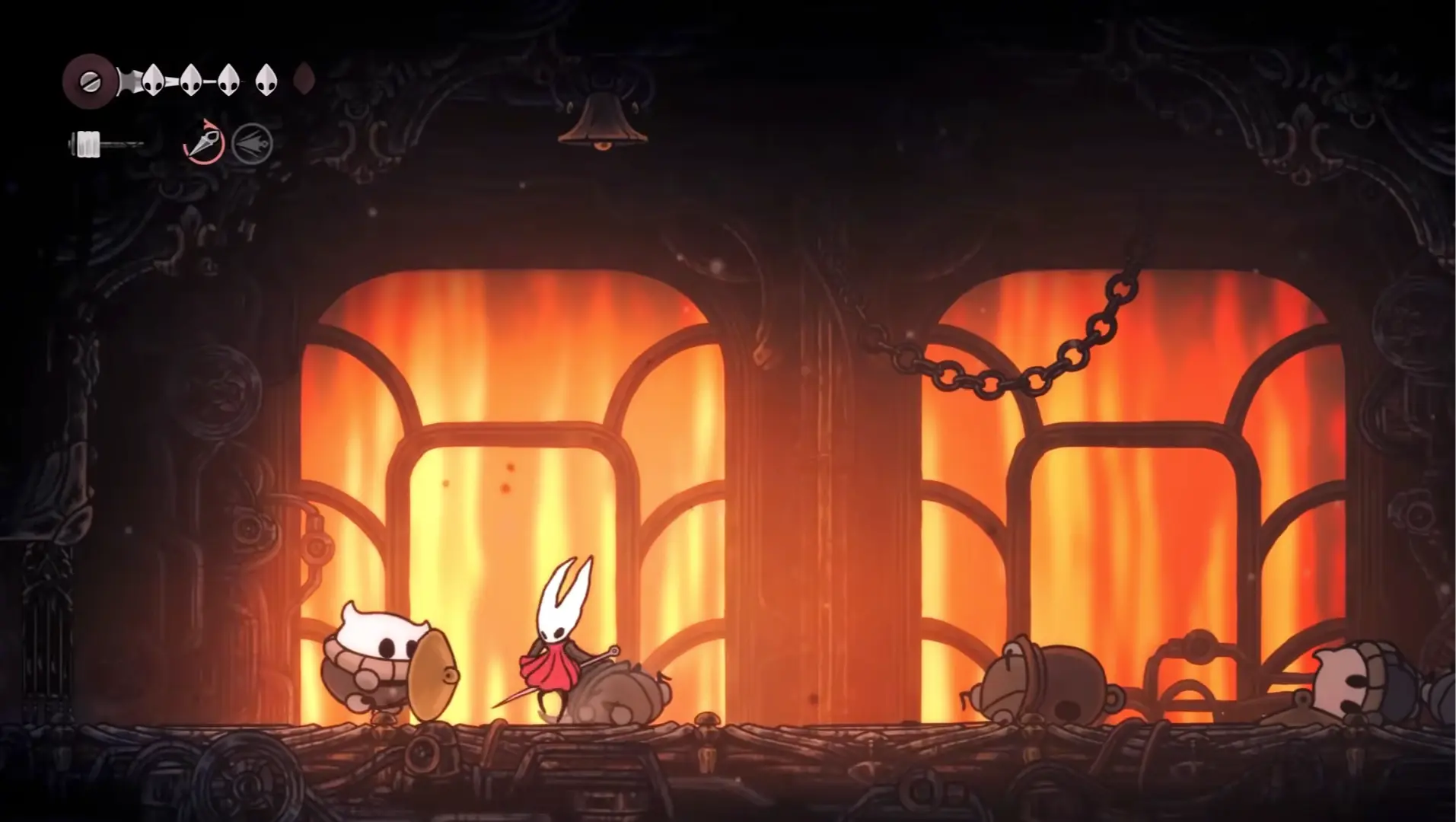Select the Straight Pin tool icon
1456x822 pixels.
coord(205,142)
